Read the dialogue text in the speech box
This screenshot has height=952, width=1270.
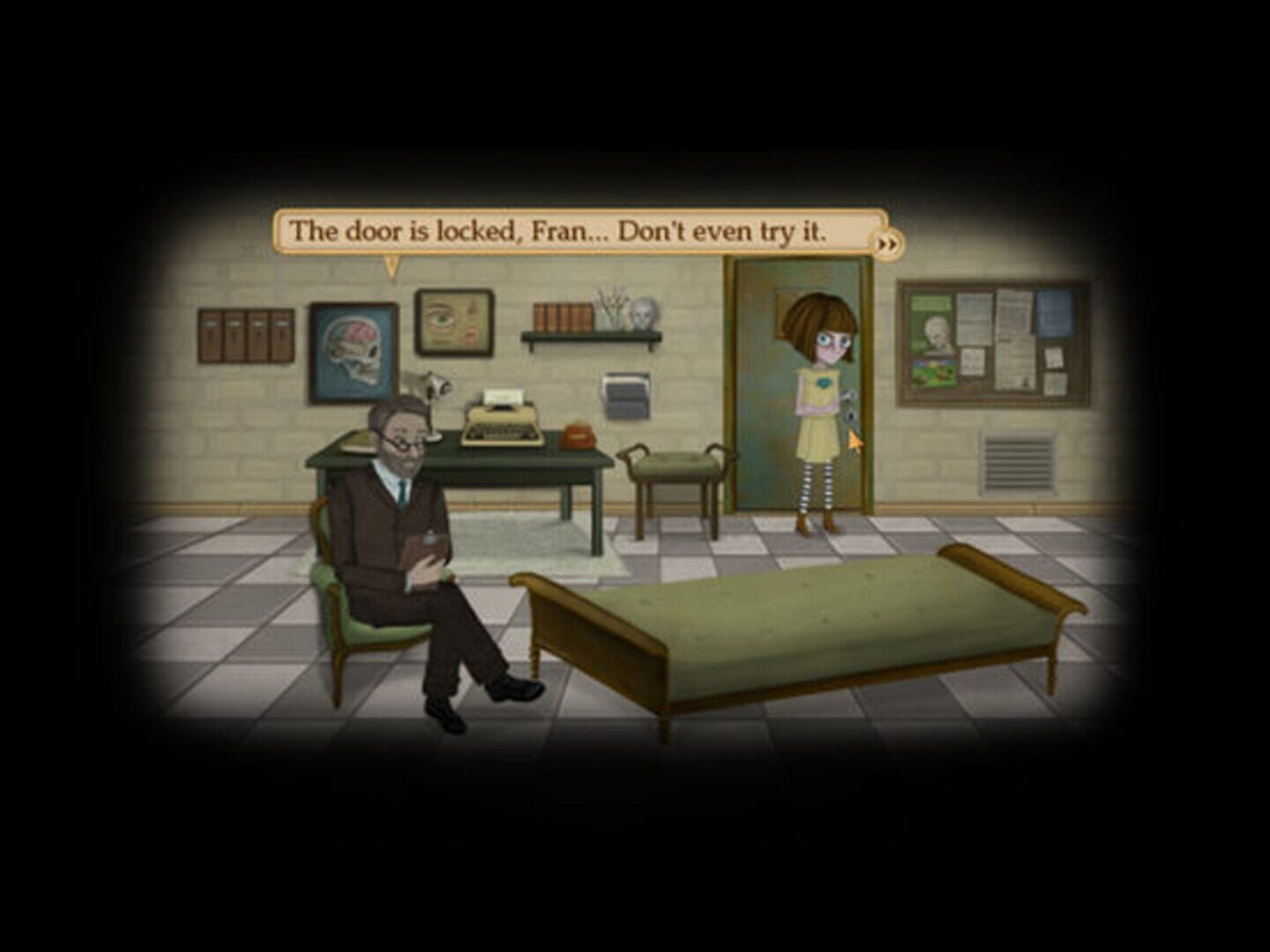pos(561,231)
